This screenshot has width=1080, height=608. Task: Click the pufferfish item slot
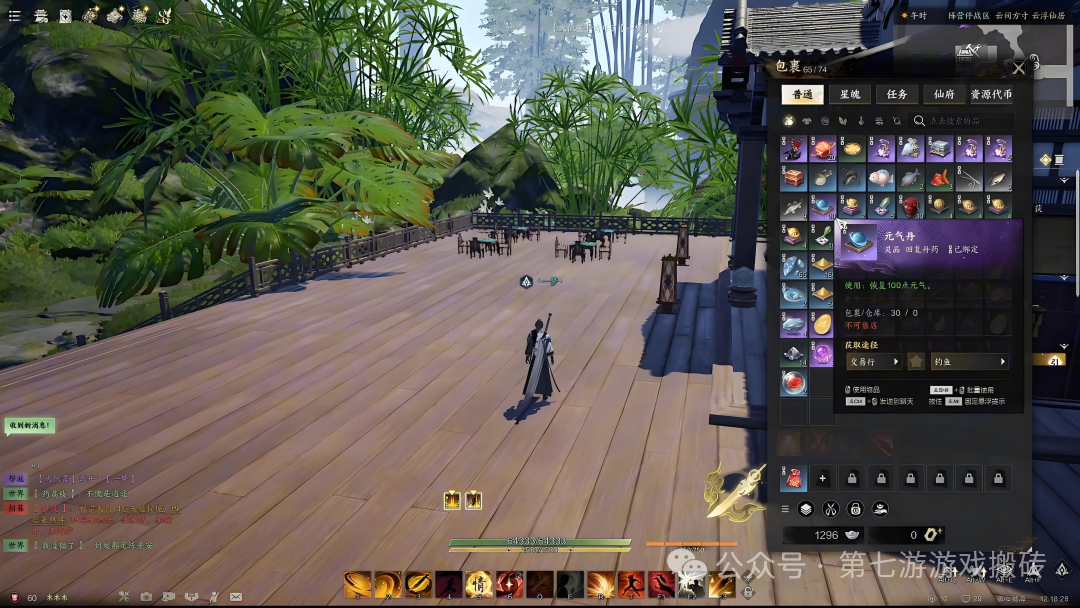[880, 178]
